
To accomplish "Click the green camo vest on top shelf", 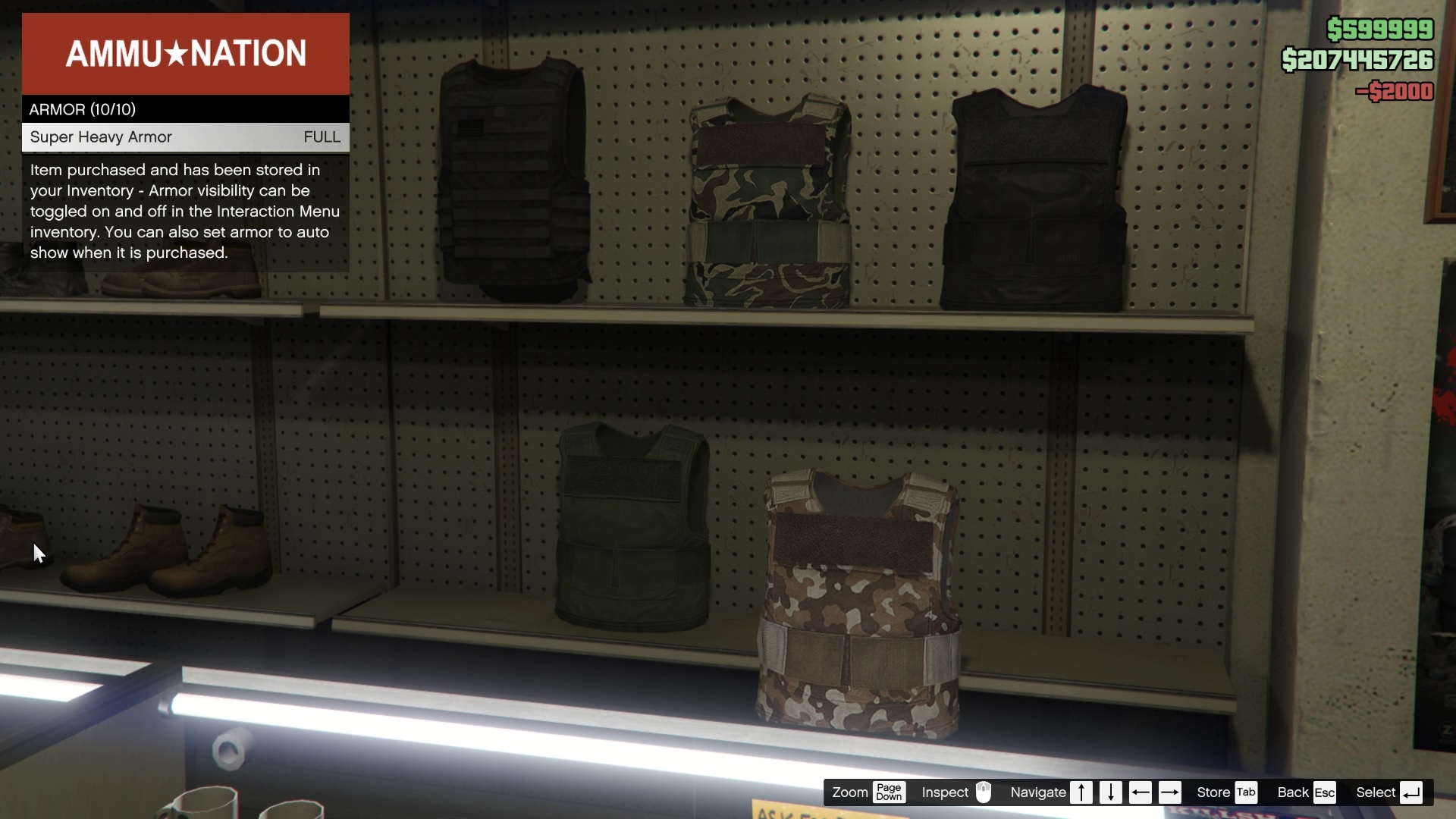I will pos(766,197).
